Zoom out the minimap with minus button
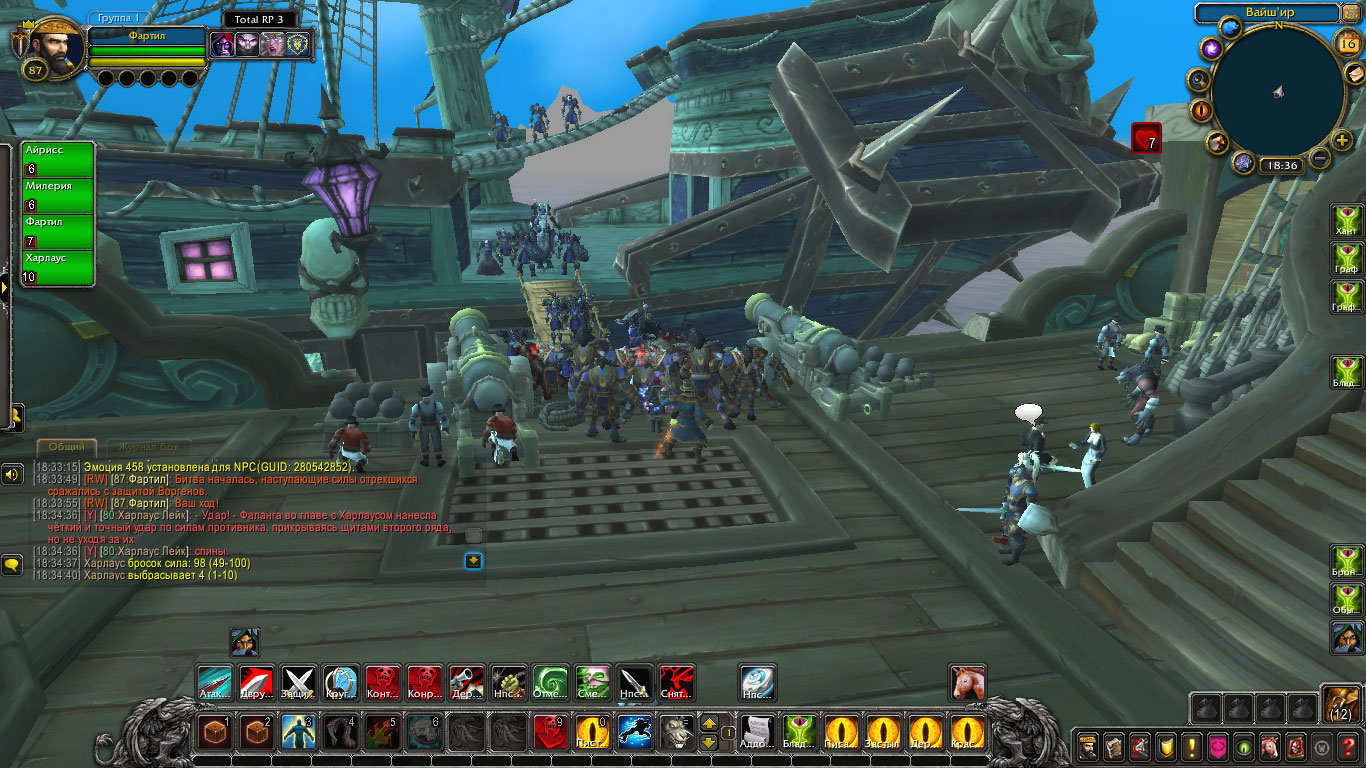 [1320, 158]
